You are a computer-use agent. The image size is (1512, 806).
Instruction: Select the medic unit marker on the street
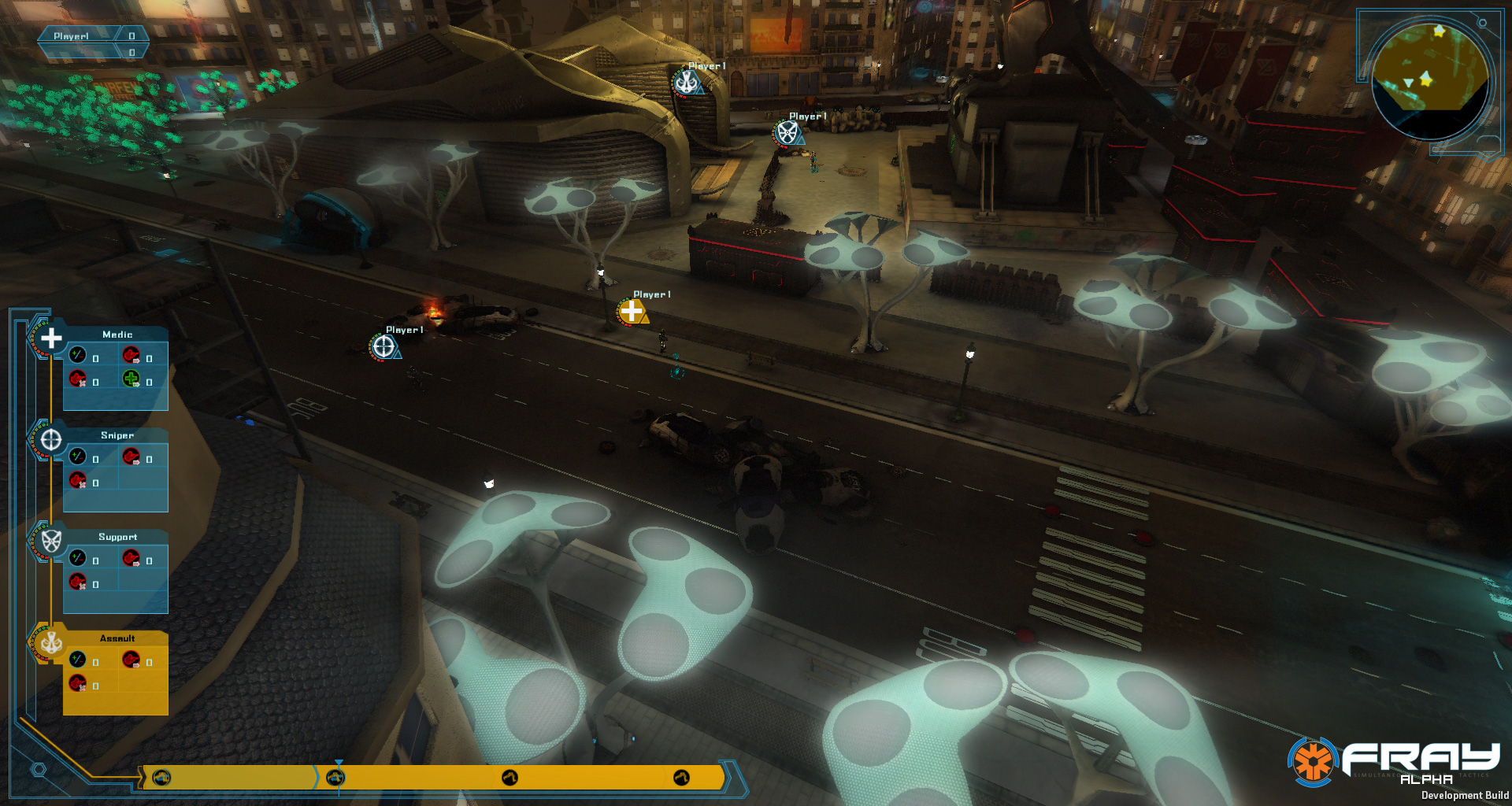click(632, 312)
